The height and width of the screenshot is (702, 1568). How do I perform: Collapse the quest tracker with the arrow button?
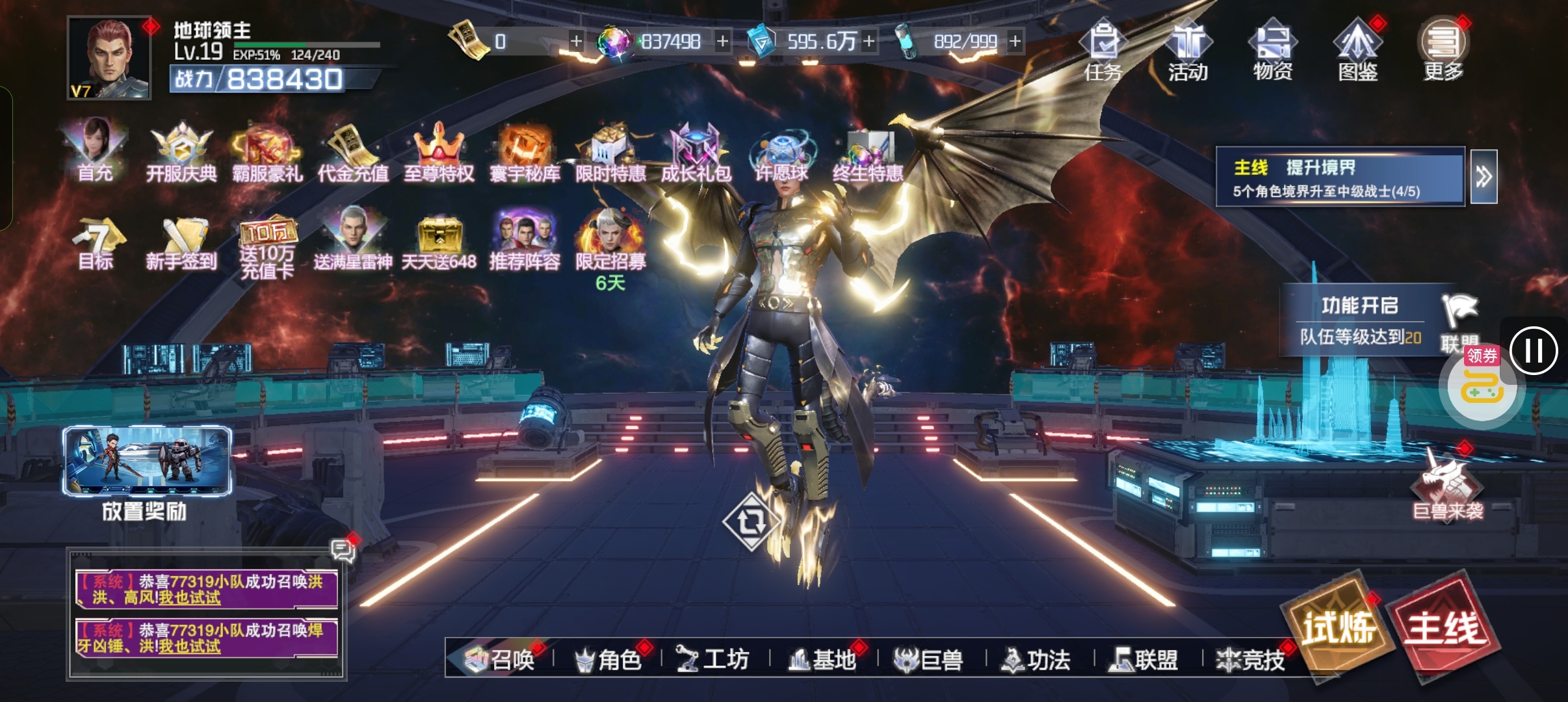click(1483, 177)
